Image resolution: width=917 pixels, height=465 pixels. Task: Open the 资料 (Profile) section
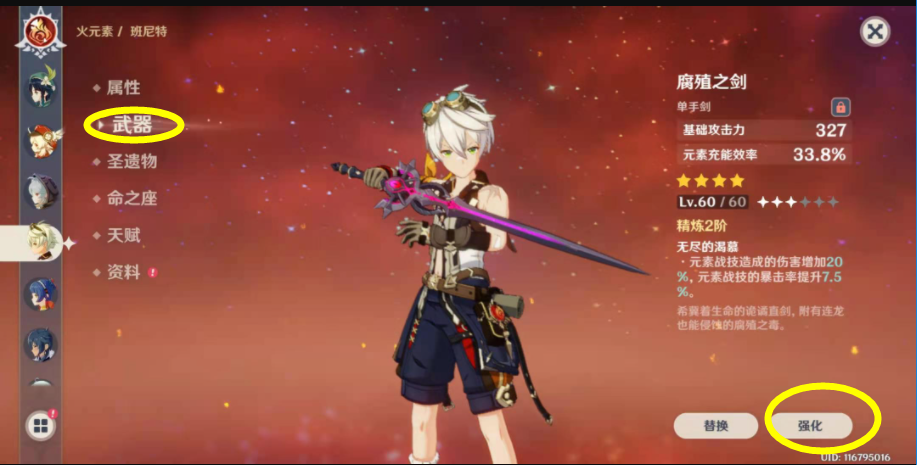123,272
